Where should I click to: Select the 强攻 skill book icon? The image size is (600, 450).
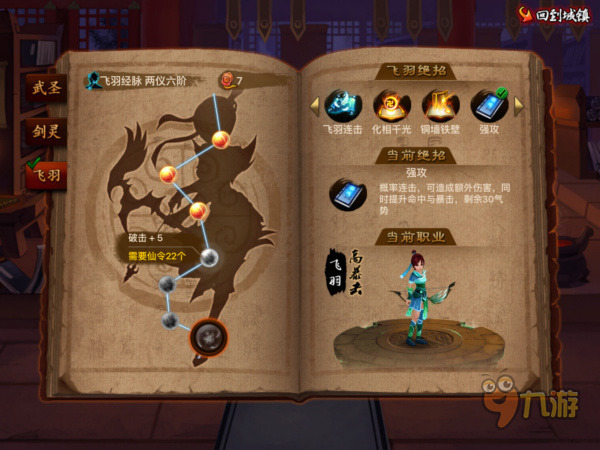[x=488, y=105]
